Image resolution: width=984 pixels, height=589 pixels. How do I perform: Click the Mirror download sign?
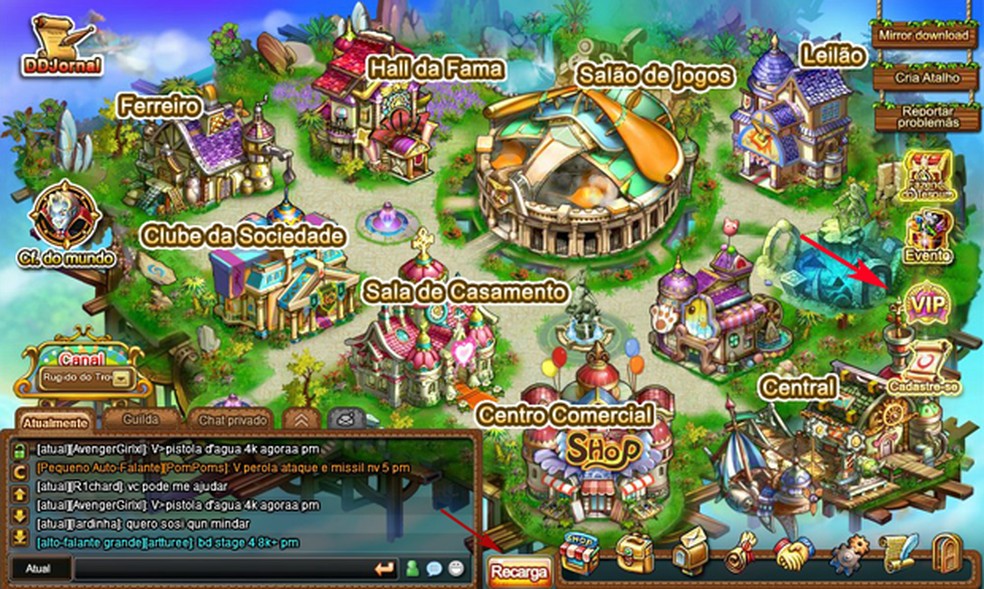(x=923, y=35)
